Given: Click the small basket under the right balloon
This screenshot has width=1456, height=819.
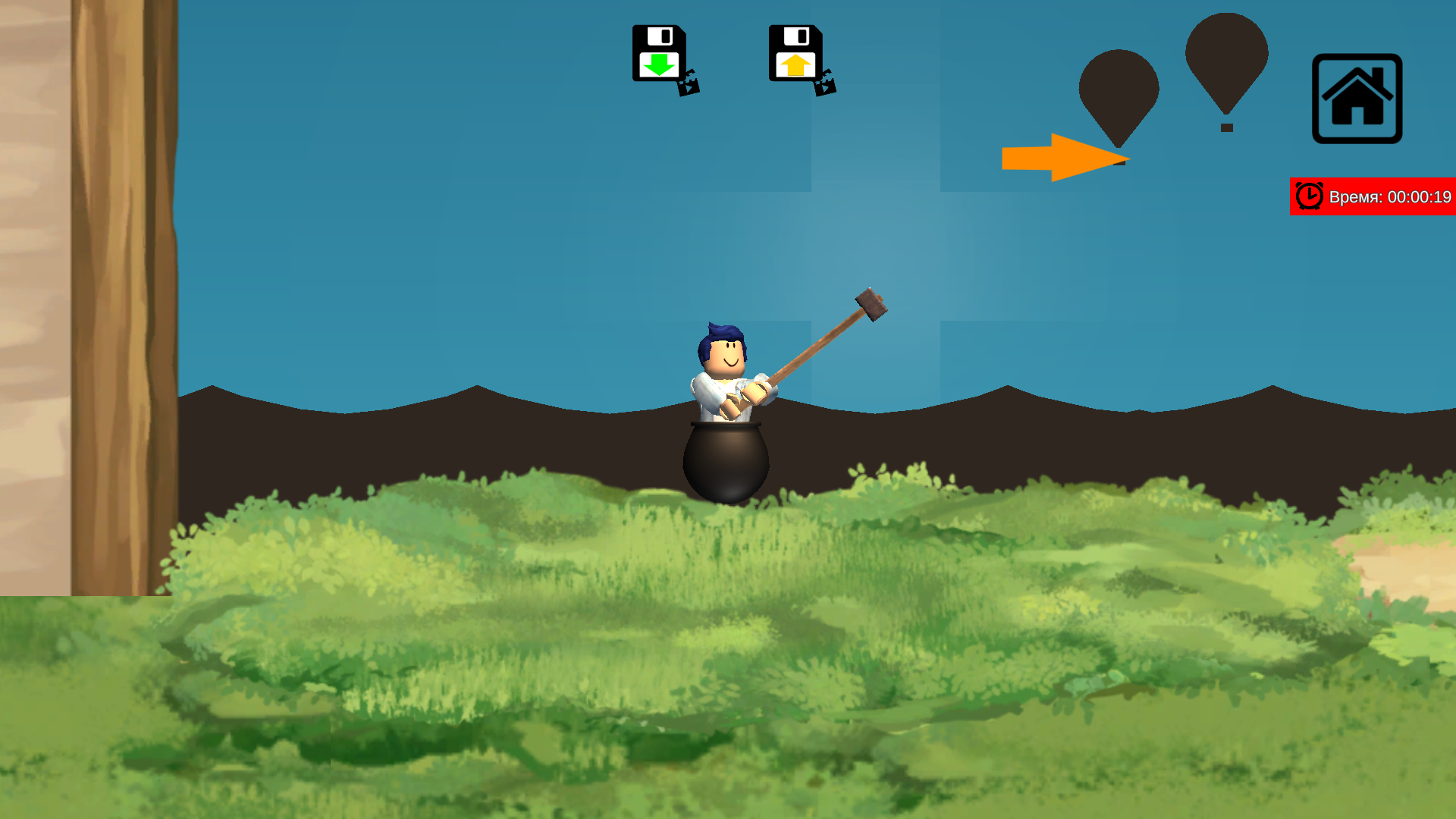Looking at the screenshot, I should coord(1226,129).
